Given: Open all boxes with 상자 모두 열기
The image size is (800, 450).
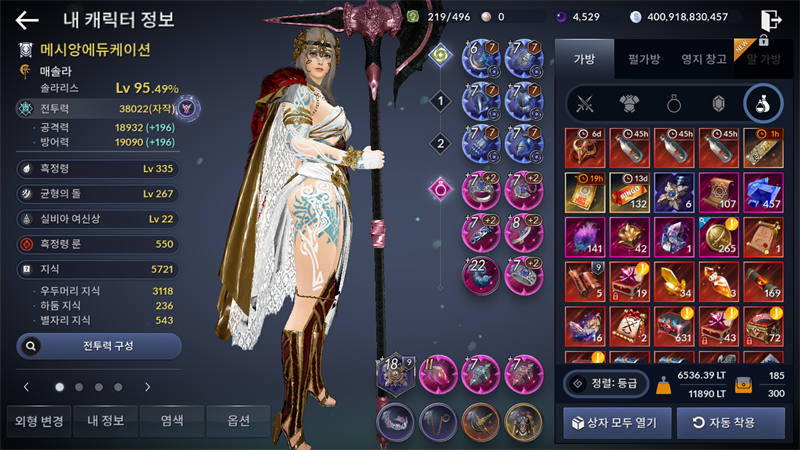Looking at the screenshot, I should point(617,423).
